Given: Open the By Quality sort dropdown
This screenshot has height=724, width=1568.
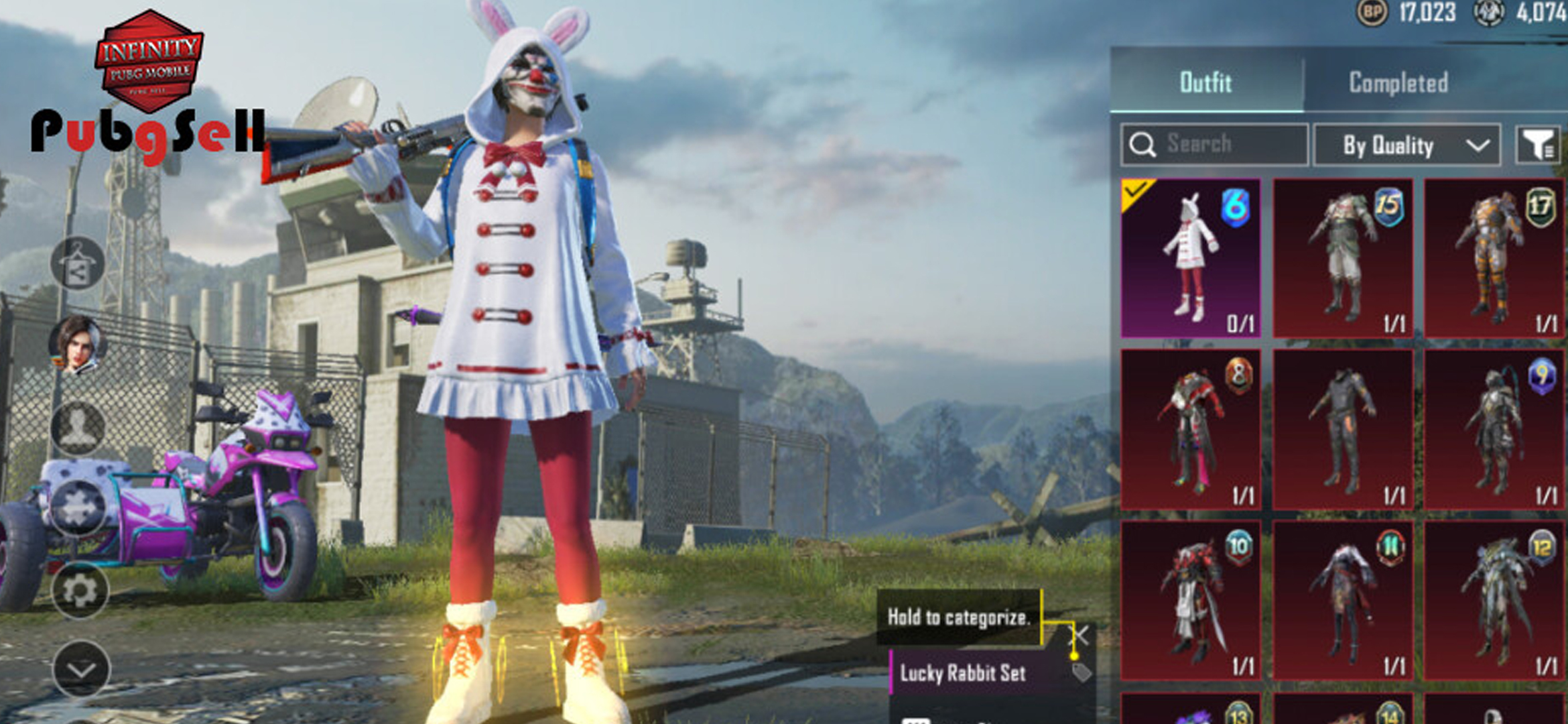Looking at the screenshot, I should point(1407,145).
